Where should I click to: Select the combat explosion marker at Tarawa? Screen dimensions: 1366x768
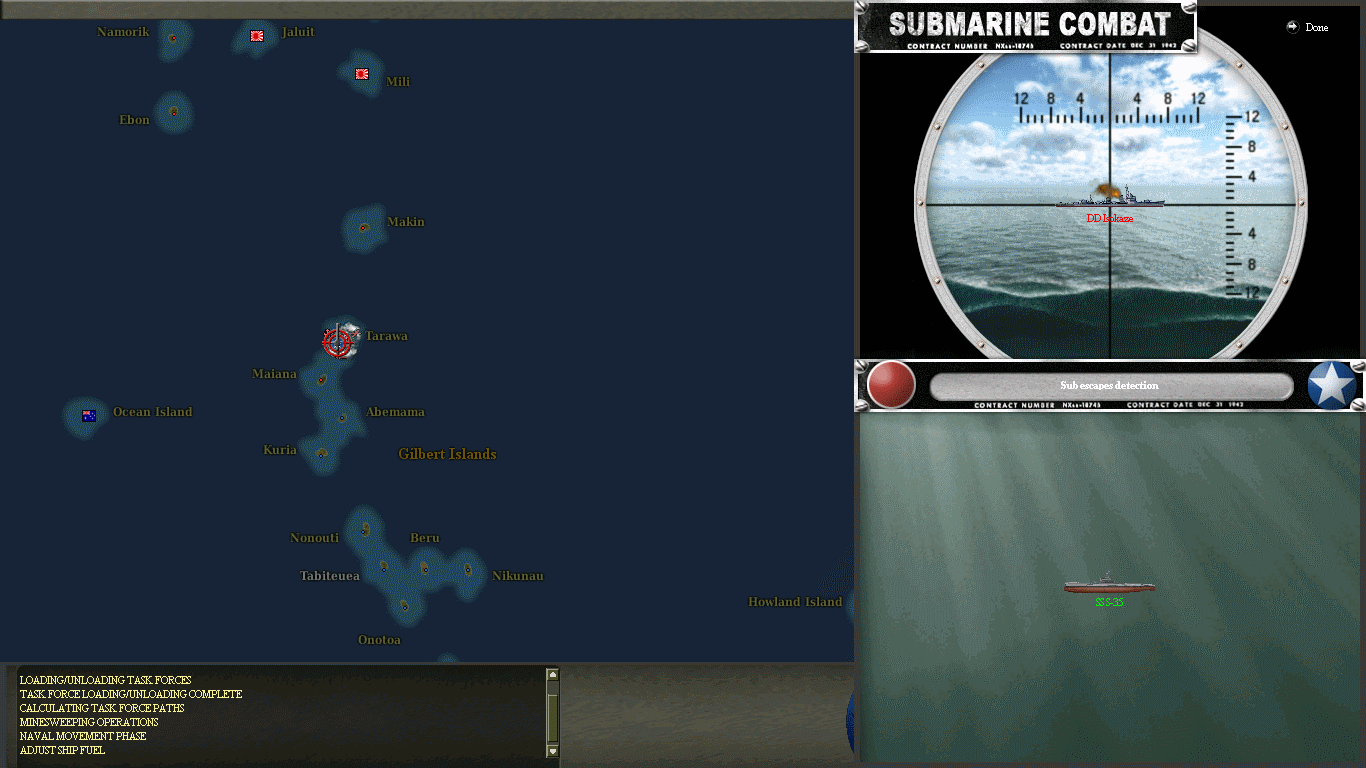338,340
